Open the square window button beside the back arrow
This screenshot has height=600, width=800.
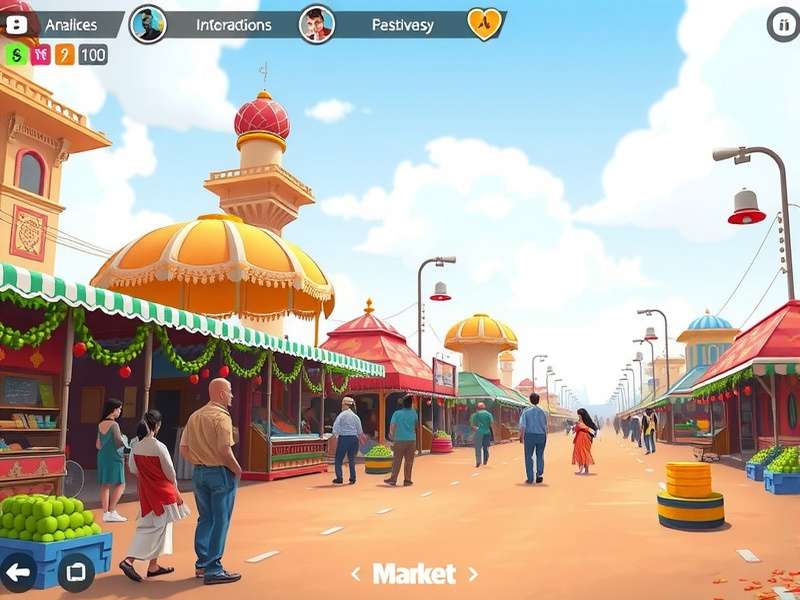(76, 573)
